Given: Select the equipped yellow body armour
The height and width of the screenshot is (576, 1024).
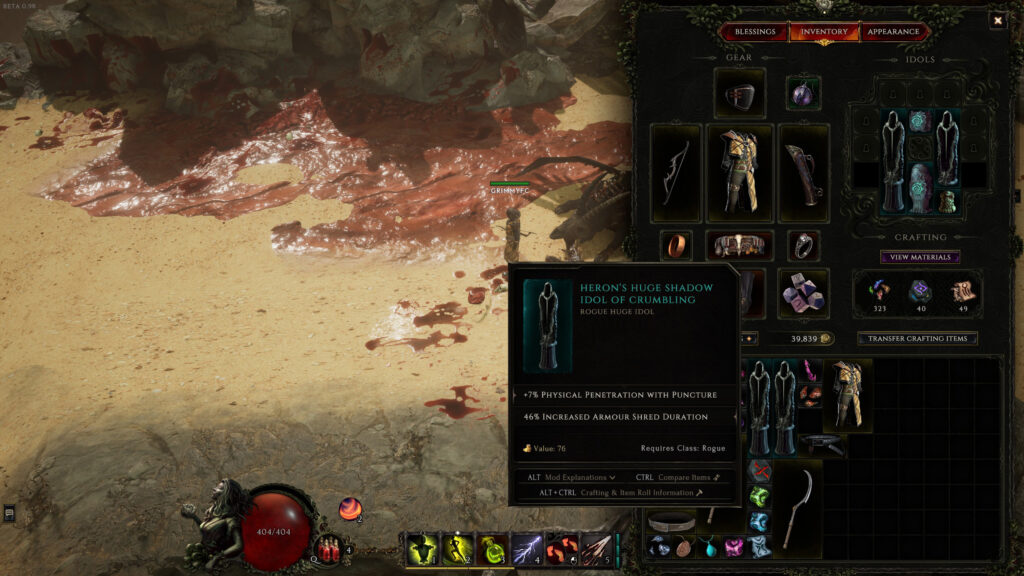Looking at the screenshot, I should click(x=740, y=172).
